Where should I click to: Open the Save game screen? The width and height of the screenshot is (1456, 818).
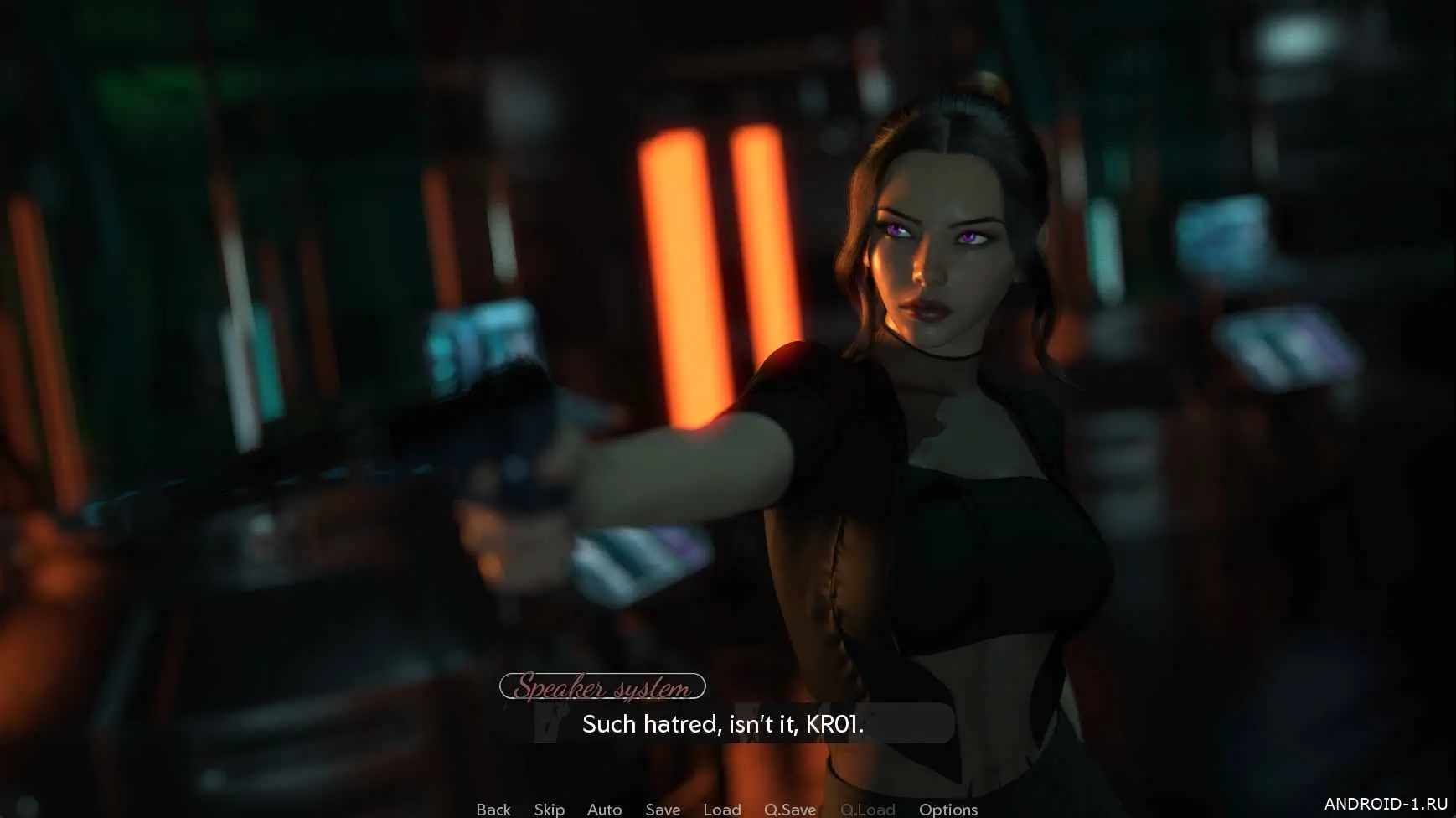point(663,809)
